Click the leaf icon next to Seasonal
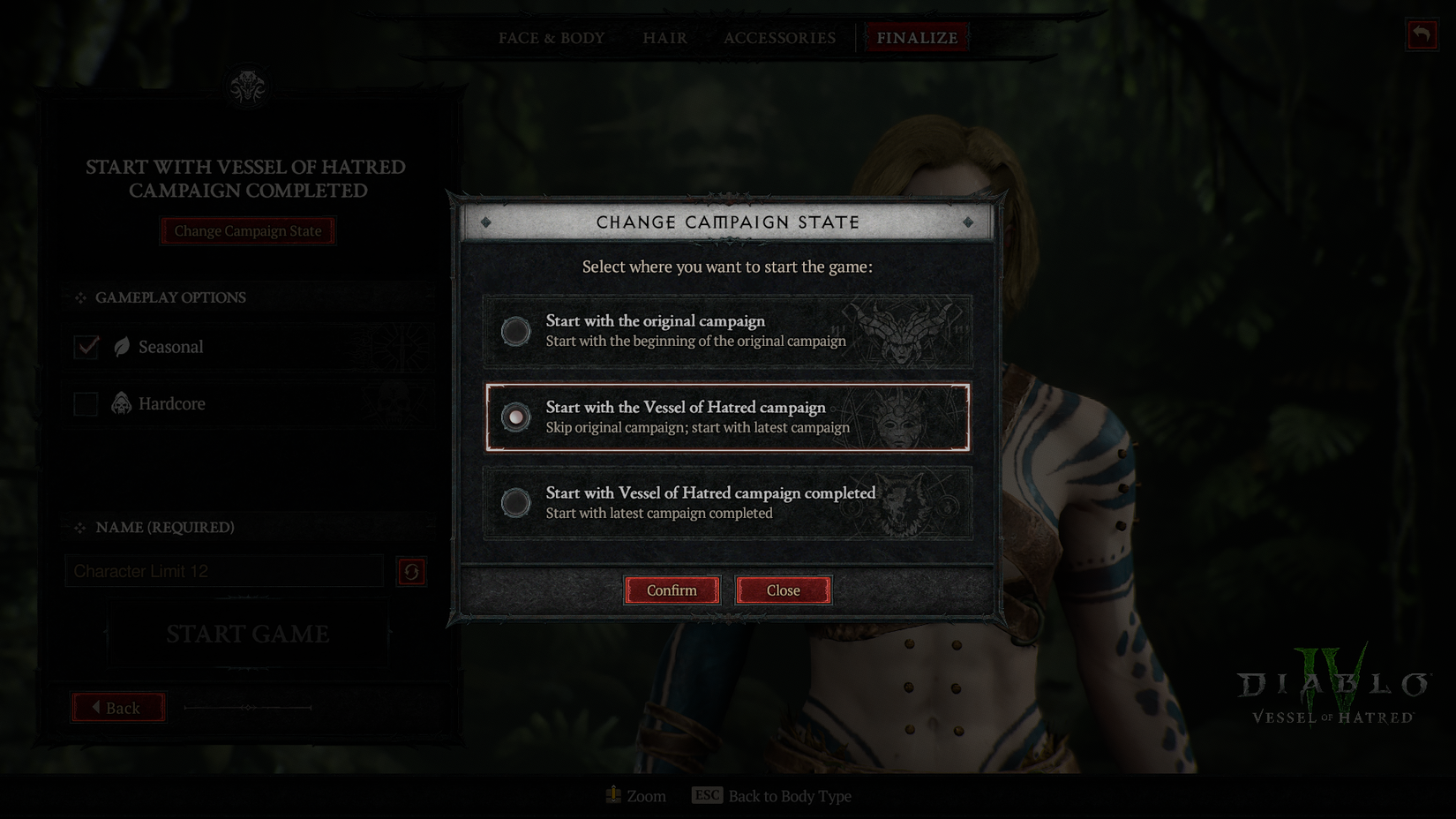Screen dimensions: 1456x819 point(120,347)
